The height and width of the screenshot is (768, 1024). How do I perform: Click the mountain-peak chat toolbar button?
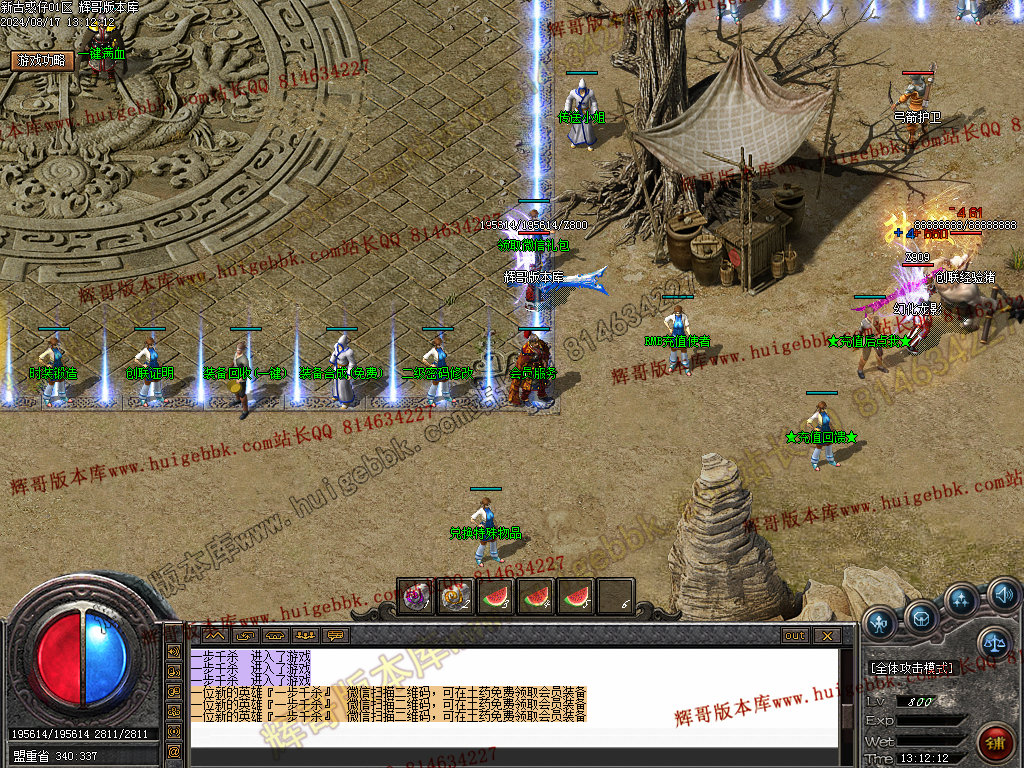pos(215,635)
